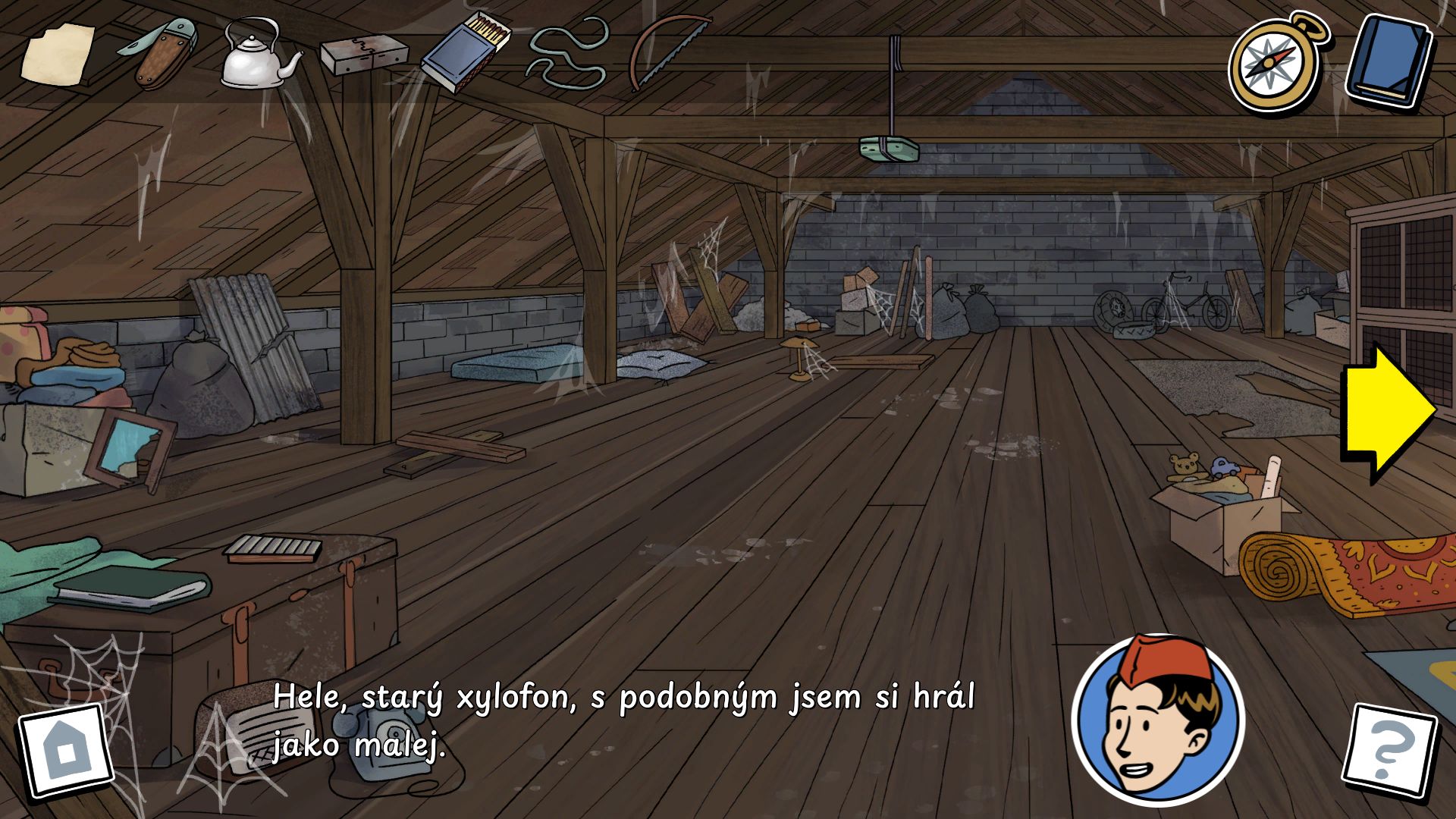Viewport: 1456px width, 819px height.
Task: Pick the coiled string inventory item
Action: click(567, 53)
